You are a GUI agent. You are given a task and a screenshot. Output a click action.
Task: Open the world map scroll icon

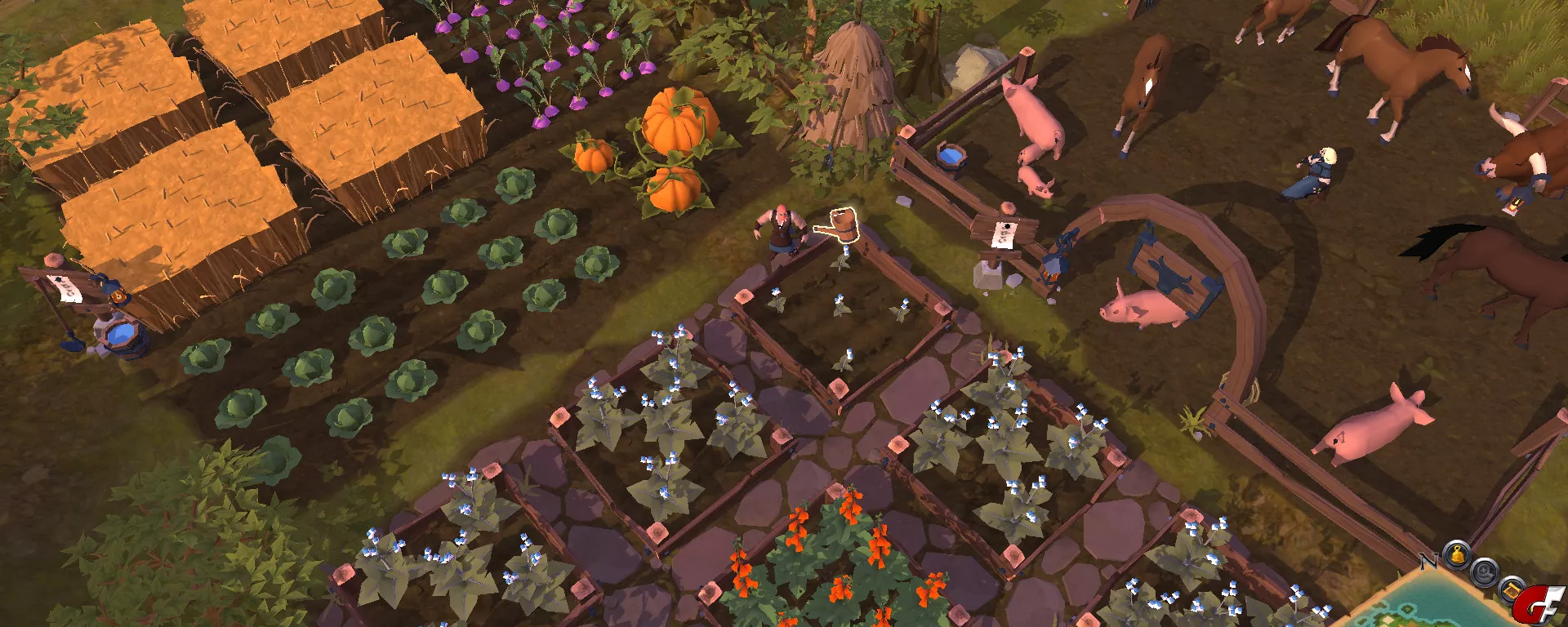[x=1510, y=588]
